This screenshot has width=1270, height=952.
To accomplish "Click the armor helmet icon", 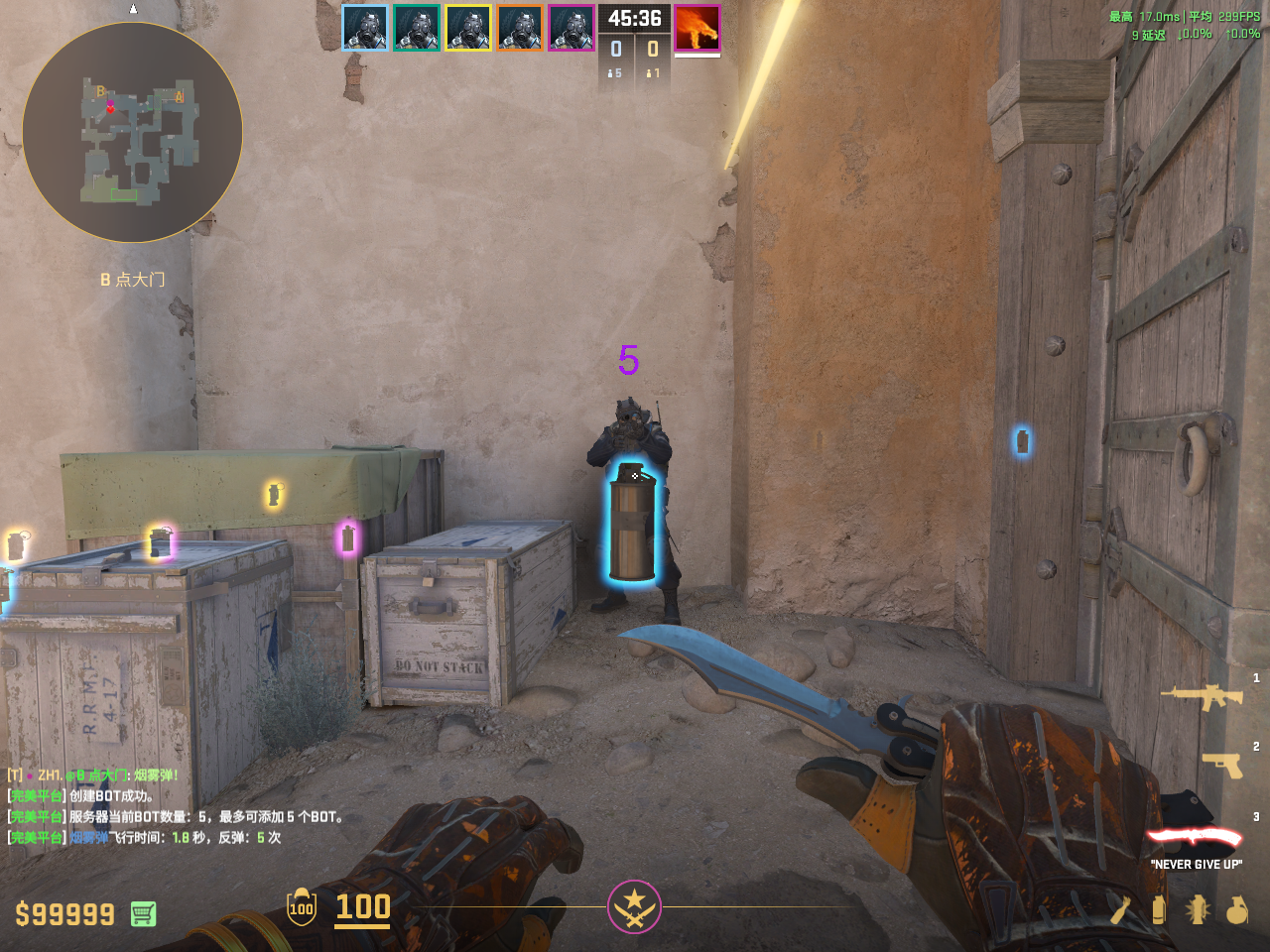I will coord(302,906).
